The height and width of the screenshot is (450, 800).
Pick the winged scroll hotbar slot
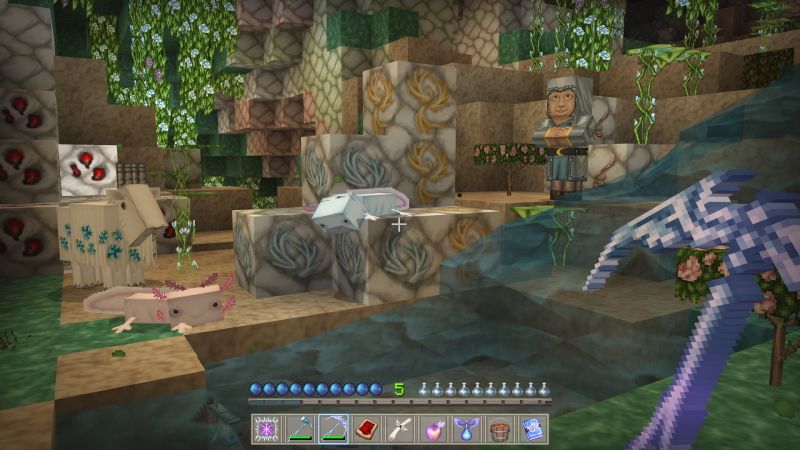tap(400, 428)
